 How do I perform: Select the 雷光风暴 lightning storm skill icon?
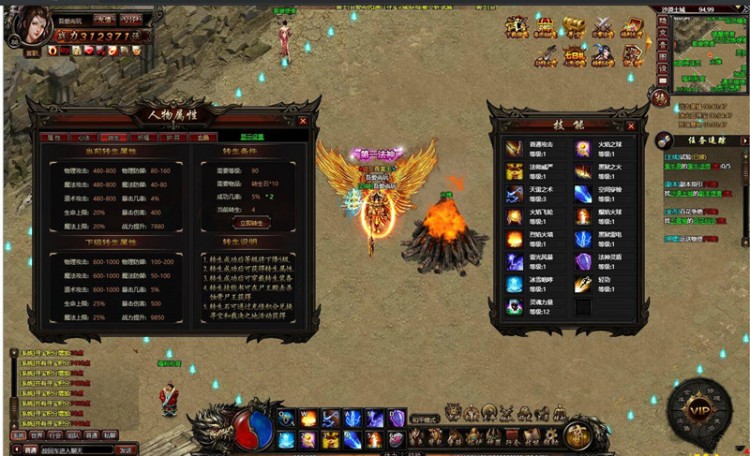(x=514, y=261)
